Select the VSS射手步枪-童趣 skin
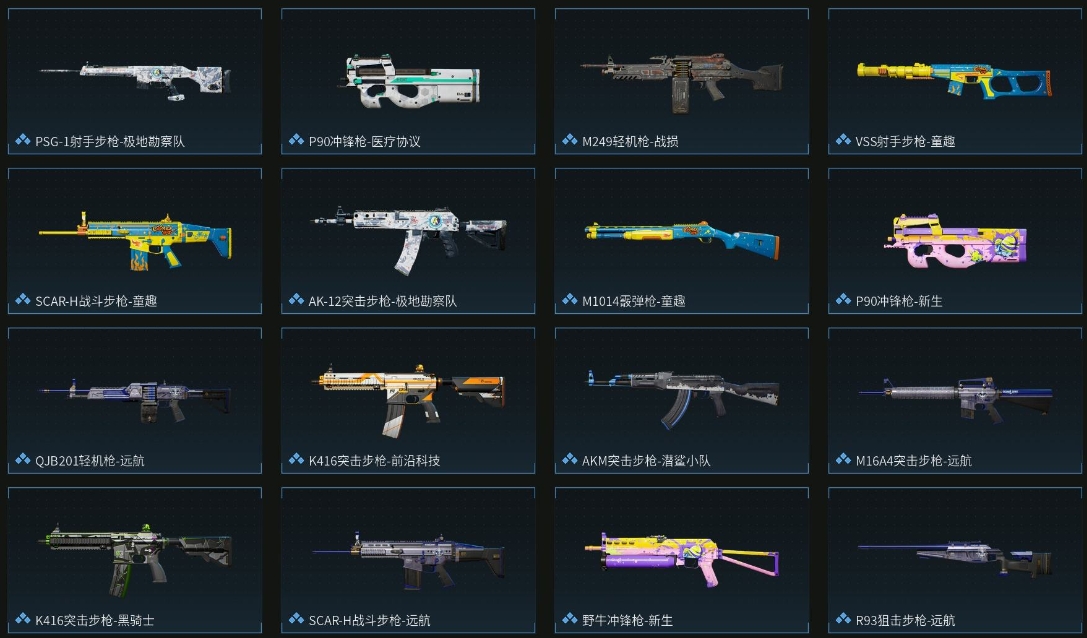Image resolution: width=1087 pixels, height=638 pixels. click(955, 80)
